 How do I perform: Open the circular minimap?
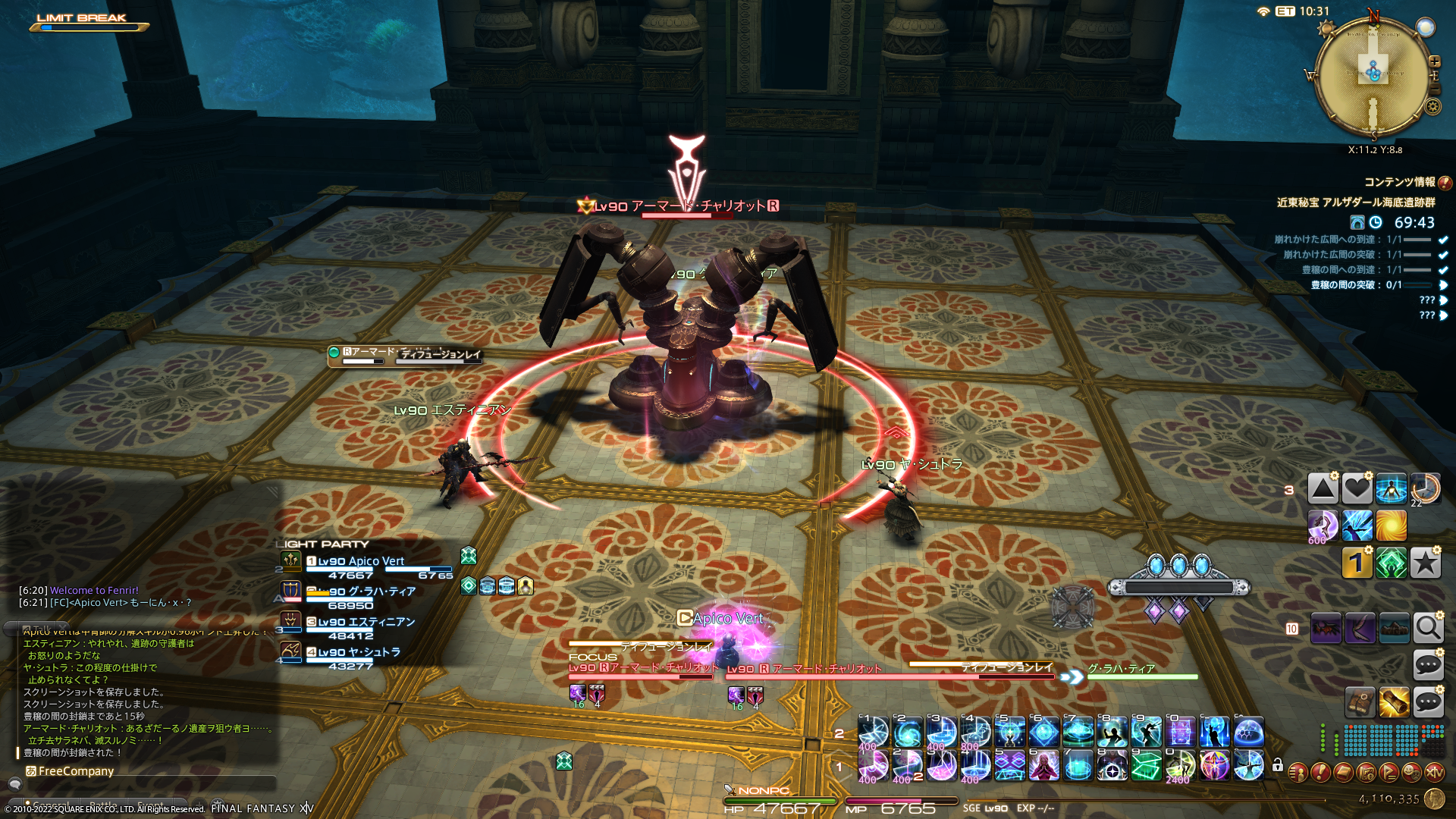(1373, 74)
